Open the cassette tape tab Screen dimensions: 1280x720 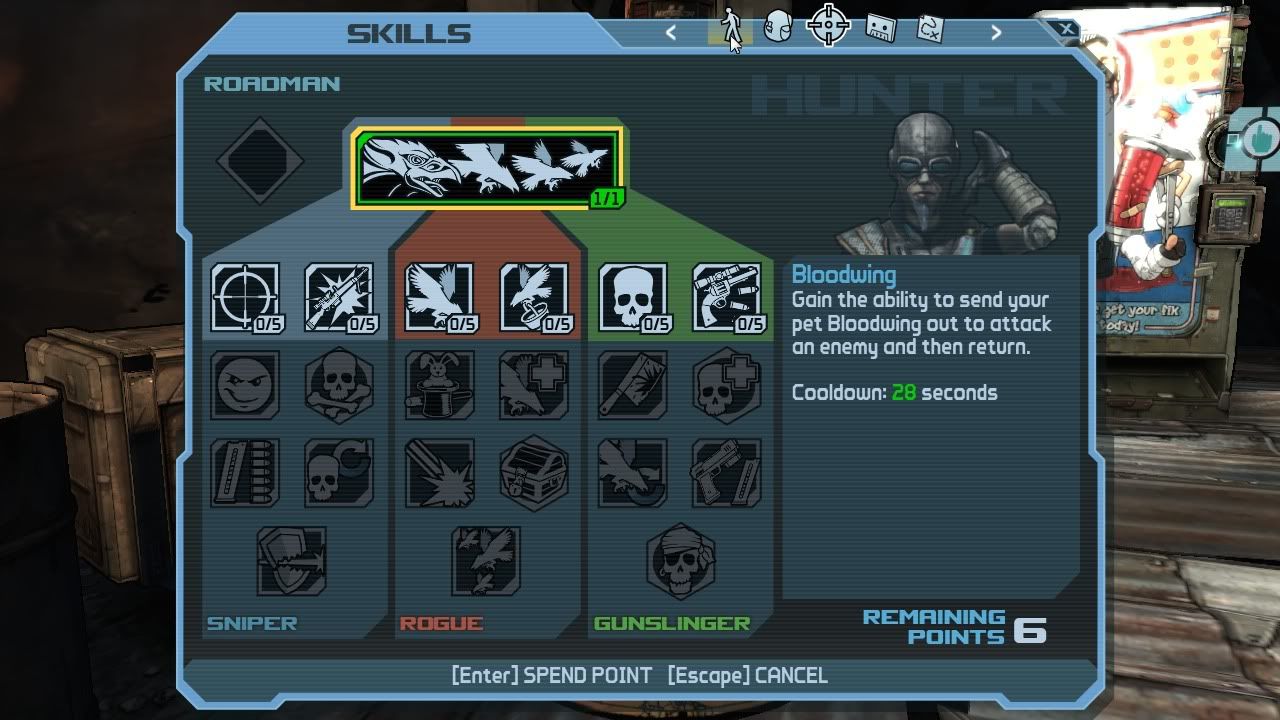click(879, 27)
